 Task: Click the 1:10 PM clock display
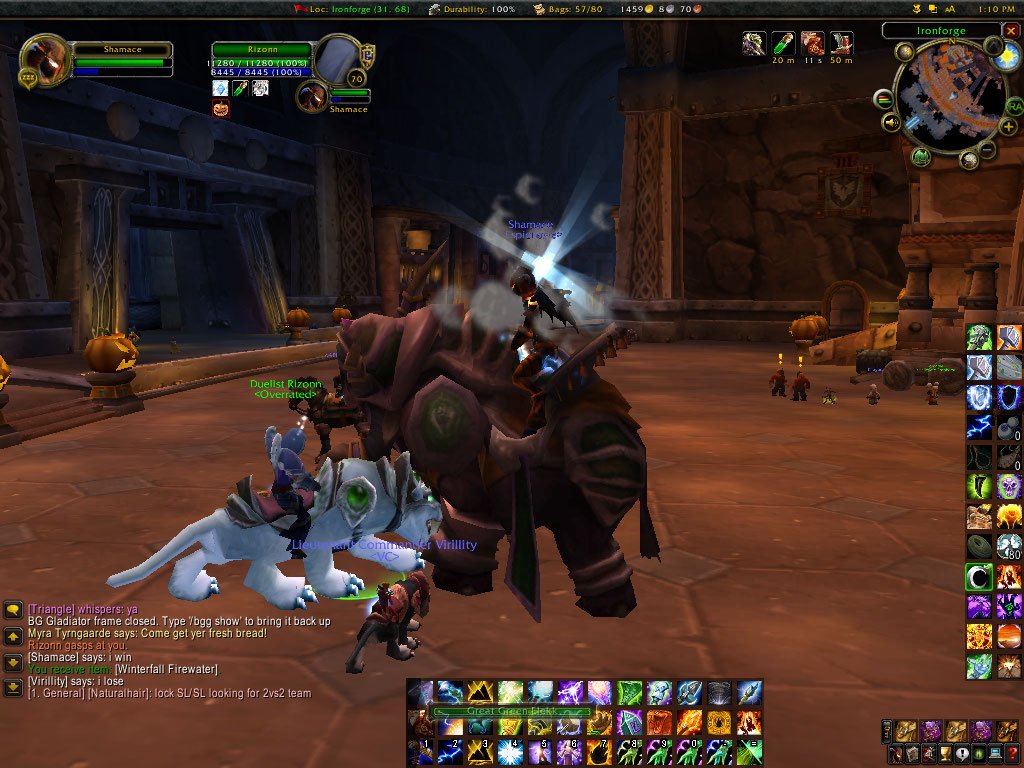point(995,8)
